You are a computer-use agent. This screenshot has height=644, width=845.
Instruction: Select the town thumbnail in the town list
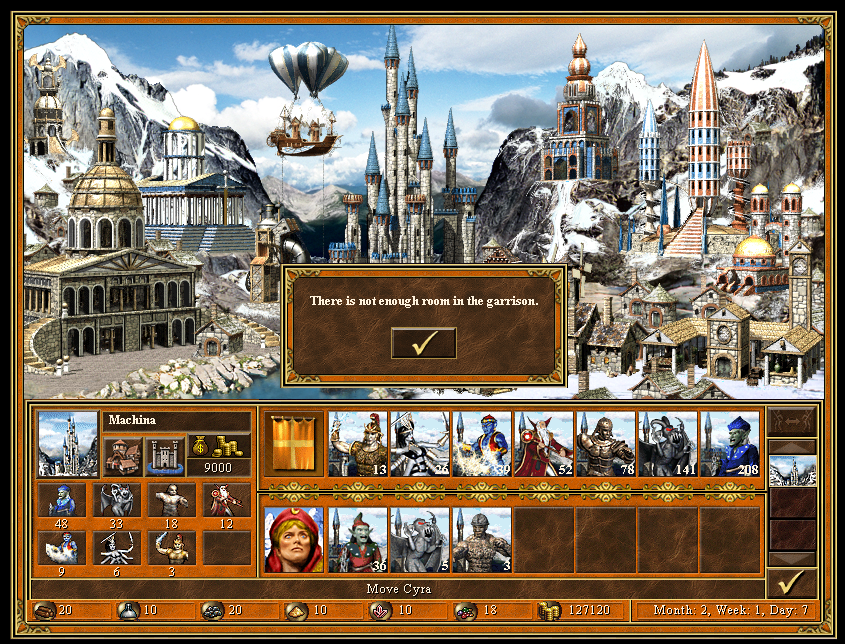pyautogui.click(x=792, y=470)
